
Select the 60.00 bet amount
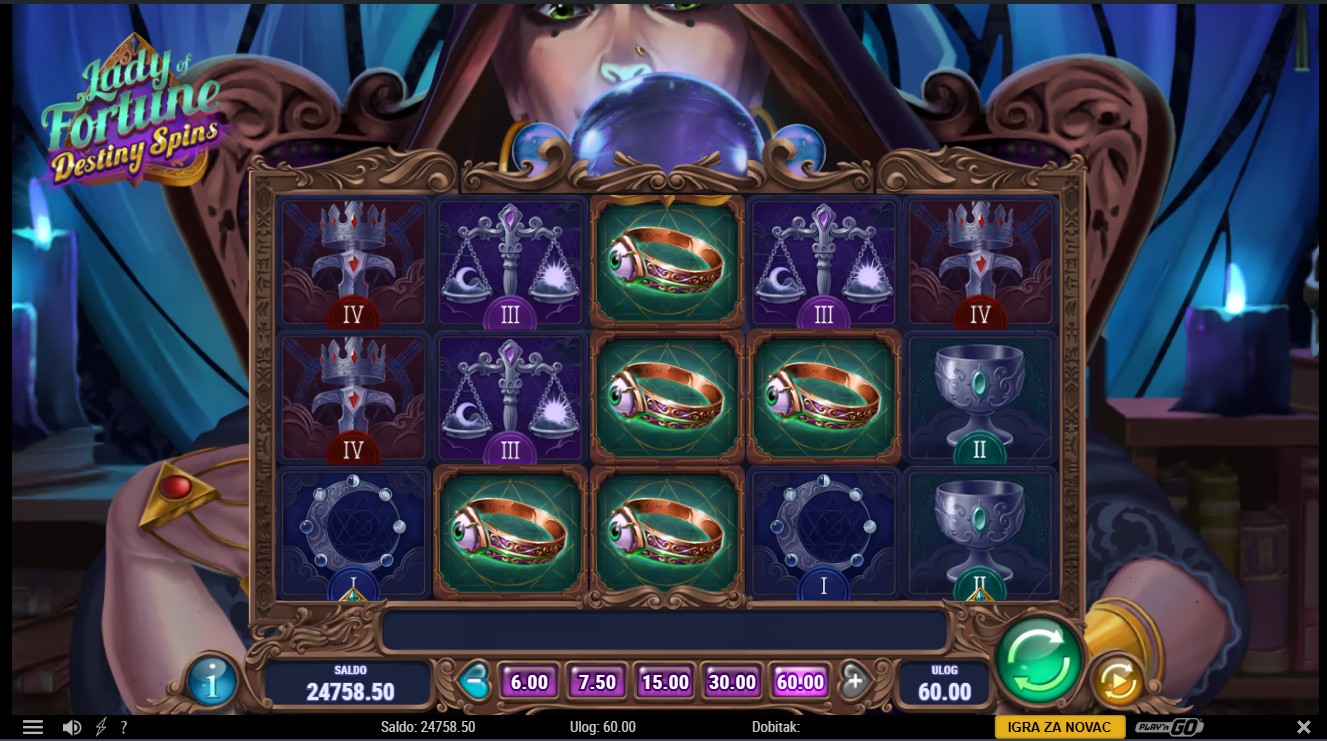[800, 682]
